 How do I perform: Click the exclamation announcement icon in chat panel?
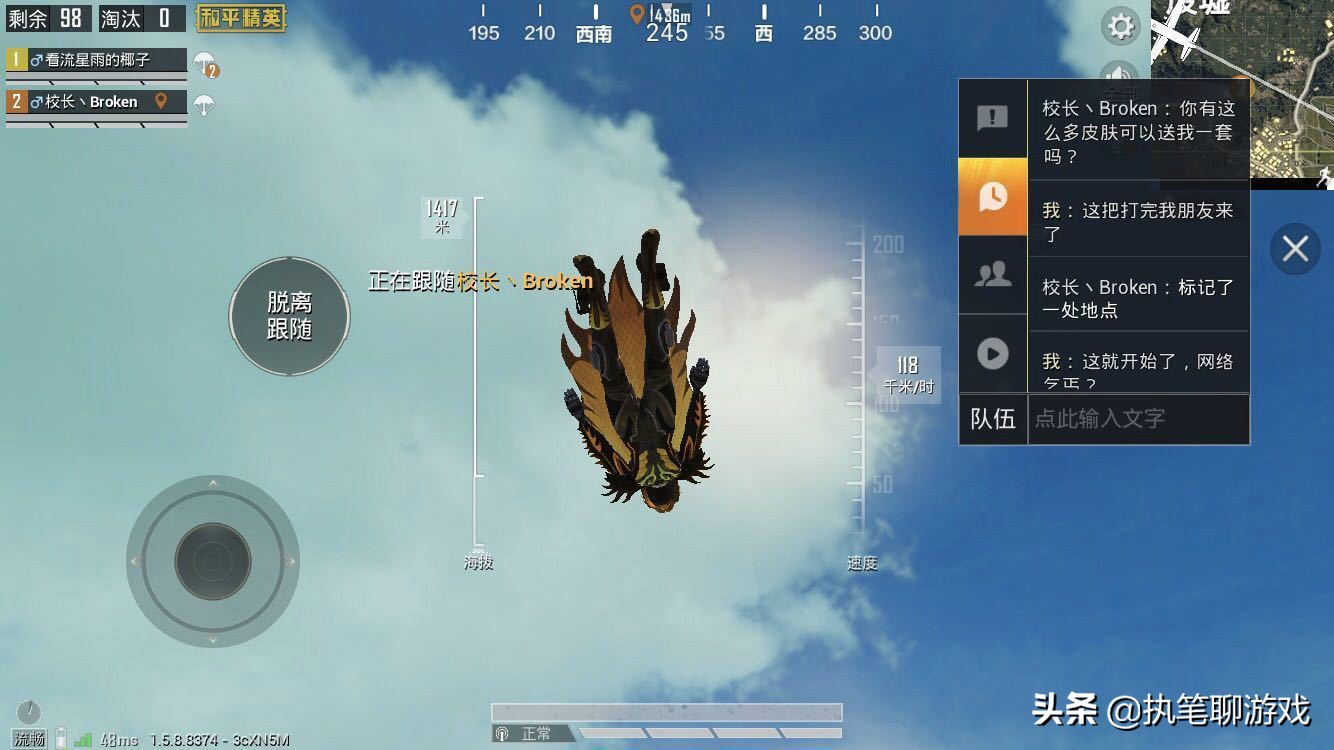coord(992,119)
